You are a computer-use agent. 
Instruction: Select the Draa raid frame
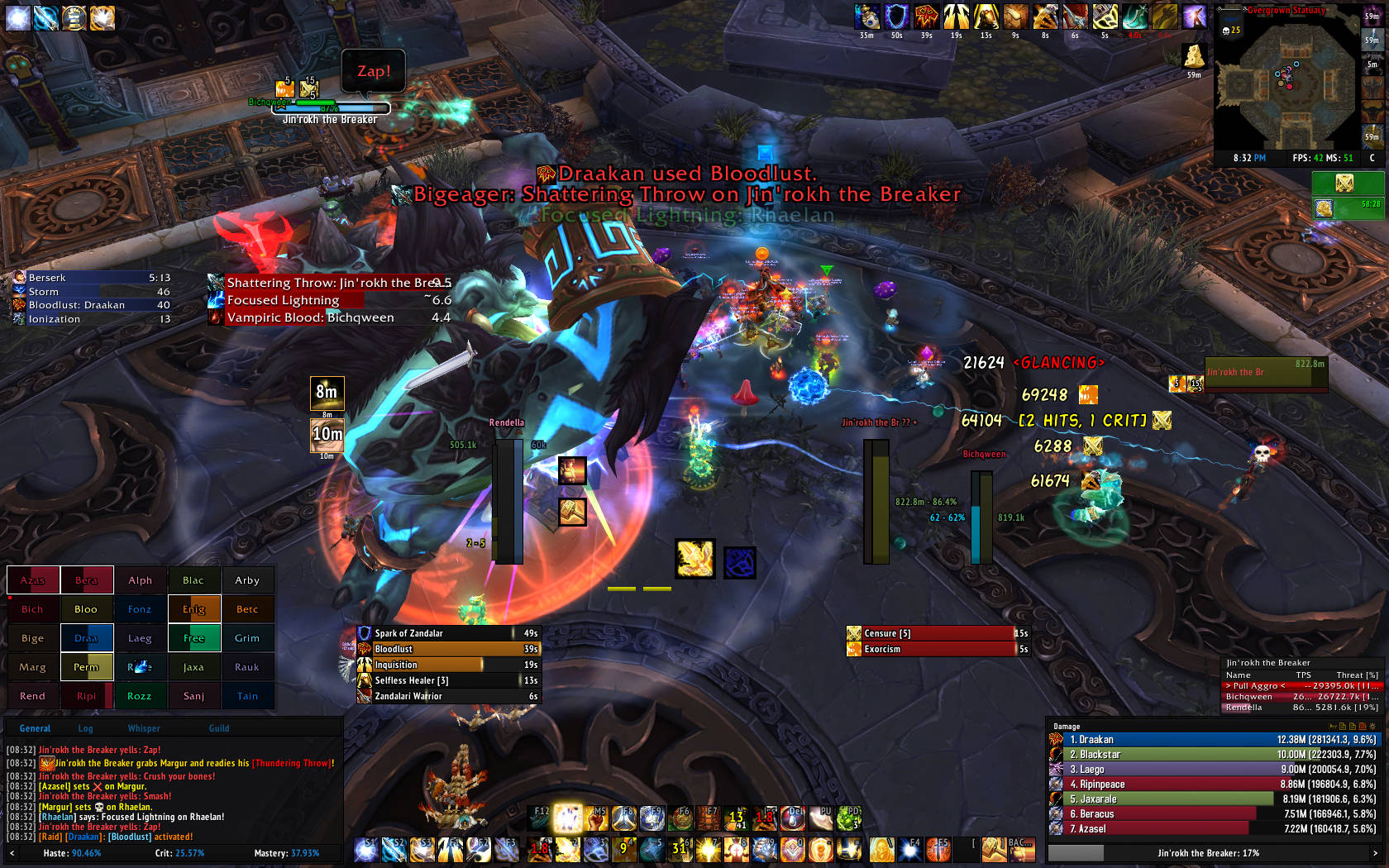click(86, 638)
